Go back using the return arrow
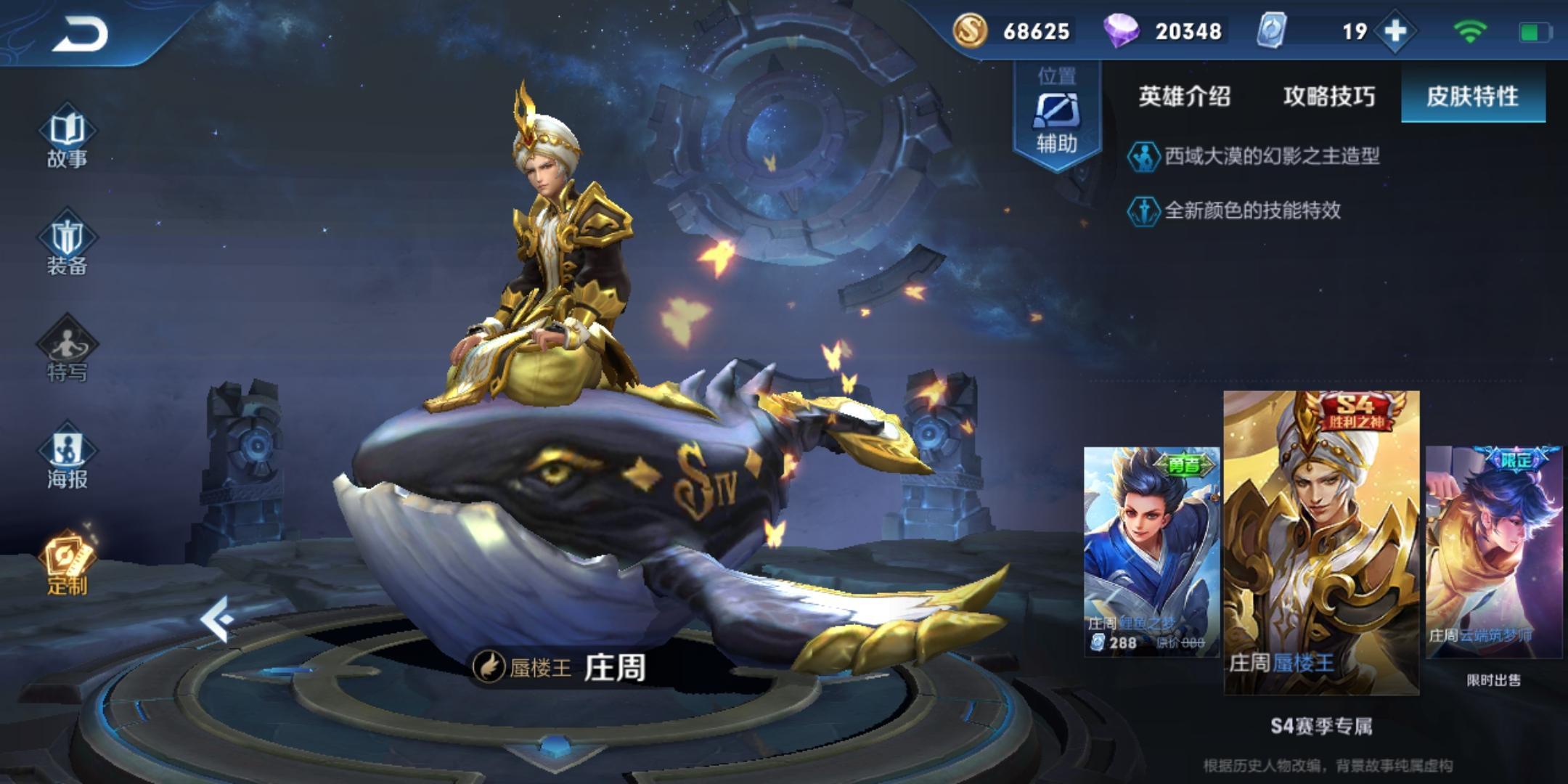1568x784 pixels. (80, 34)
